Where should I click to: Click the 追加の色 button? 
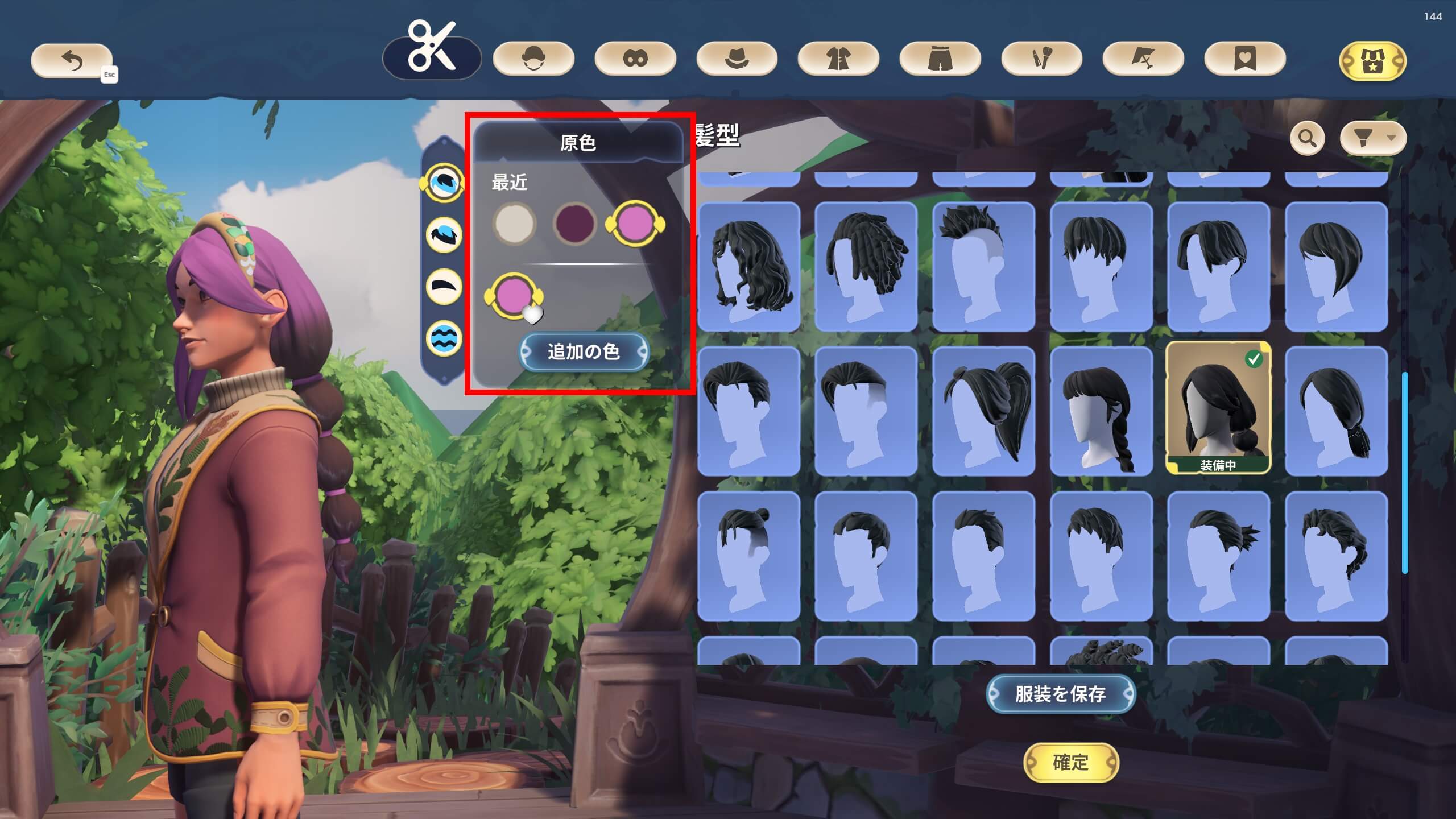pyautogui.click(x=584, y=351)
